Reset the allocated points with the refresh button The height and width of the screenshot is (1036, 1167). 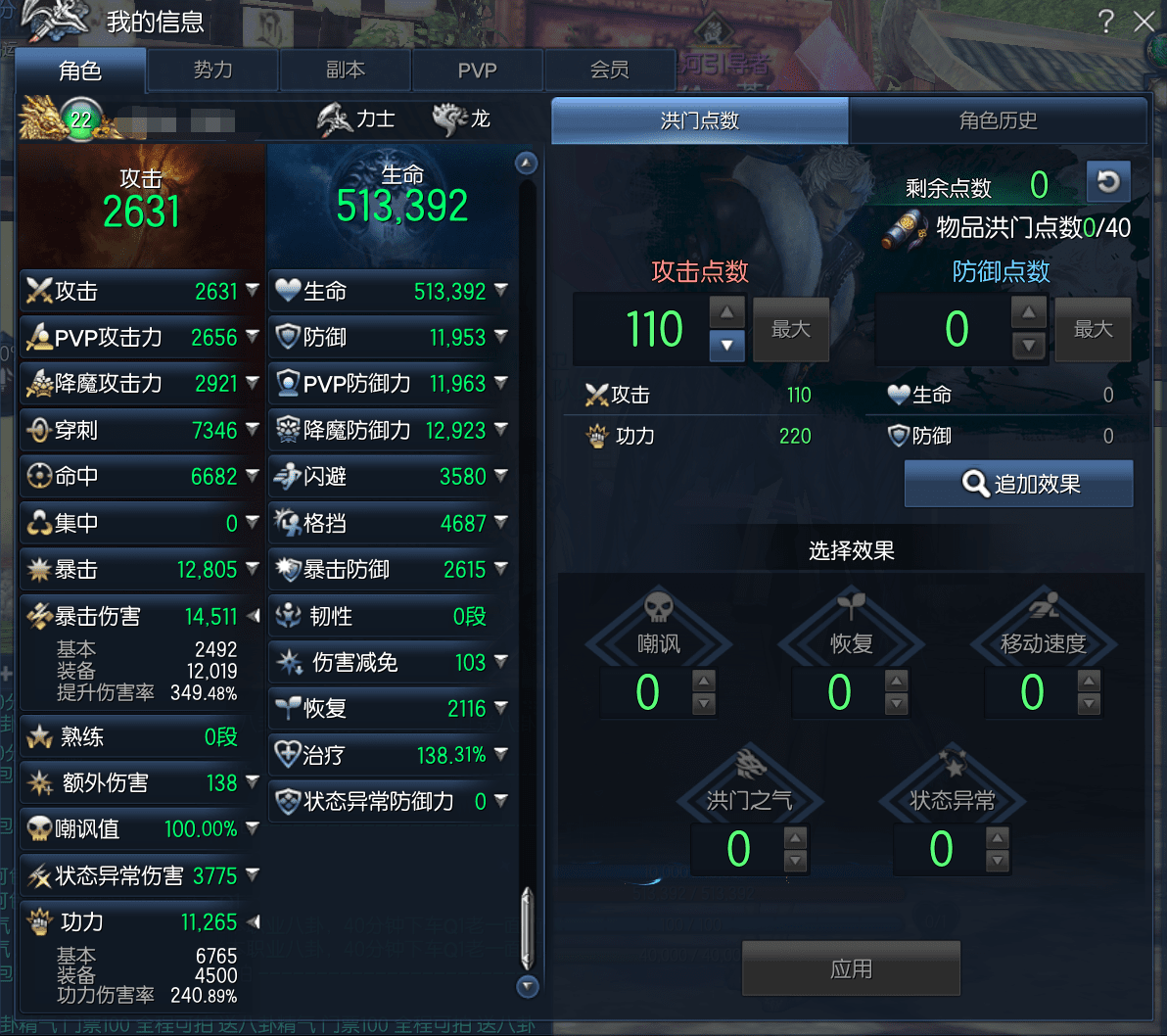click(1108, 182)
